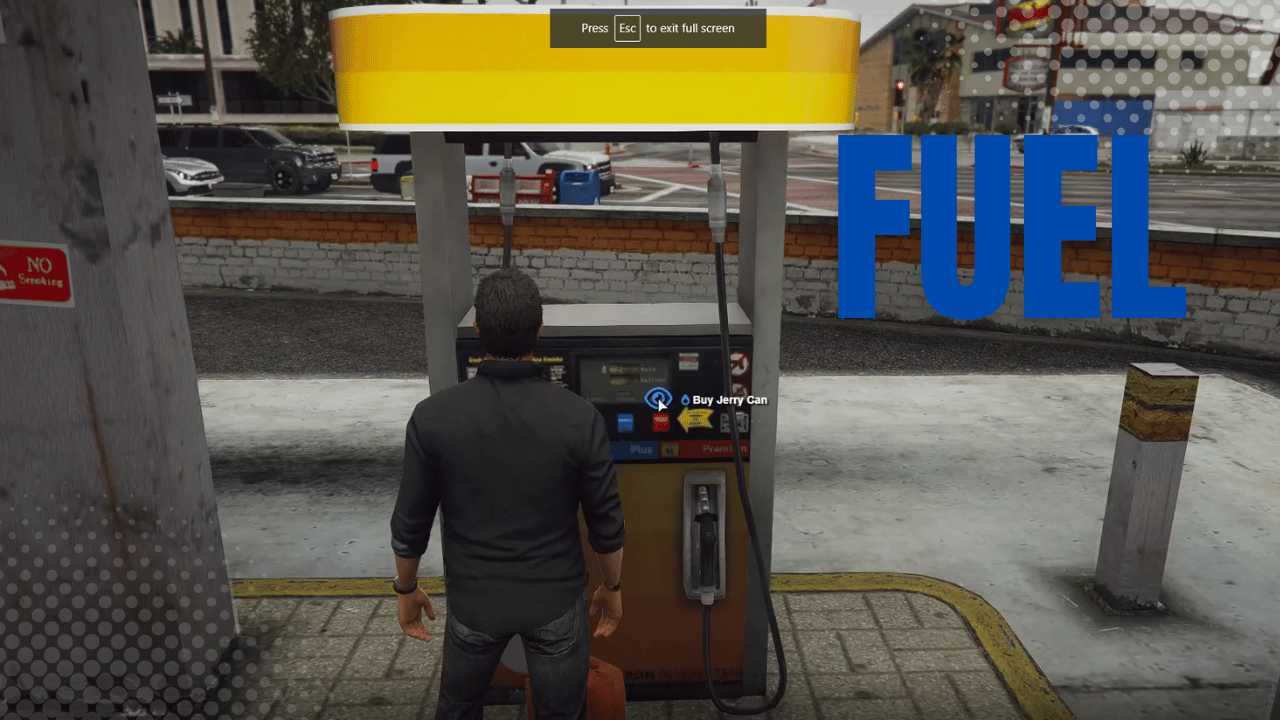Click the yellow arrow payment sticker

coord(696,419)
